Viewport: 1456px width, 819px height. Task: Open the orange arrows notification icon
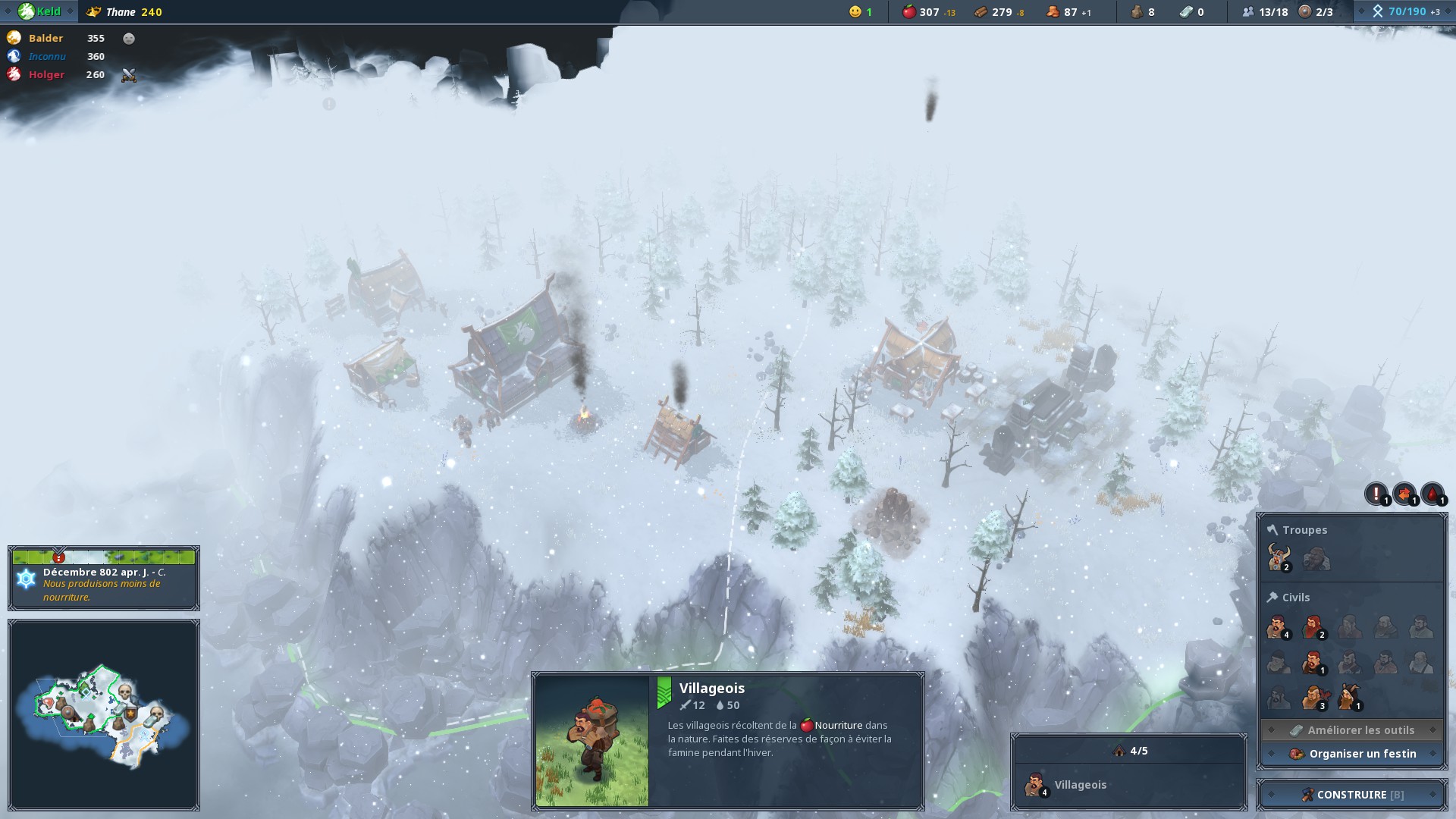[x=1404, y=494]
